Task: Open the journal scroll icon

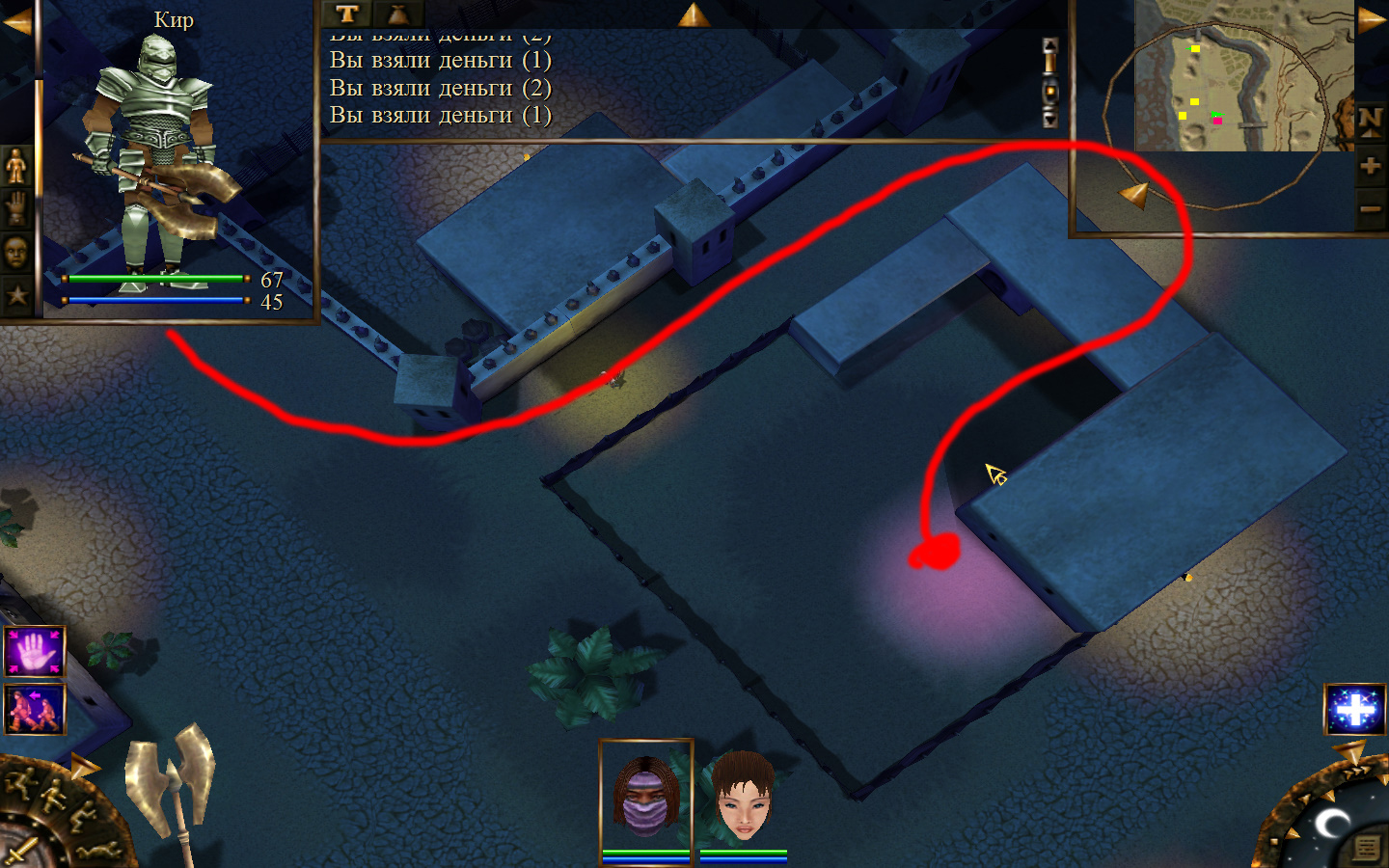Action: 1365,848
